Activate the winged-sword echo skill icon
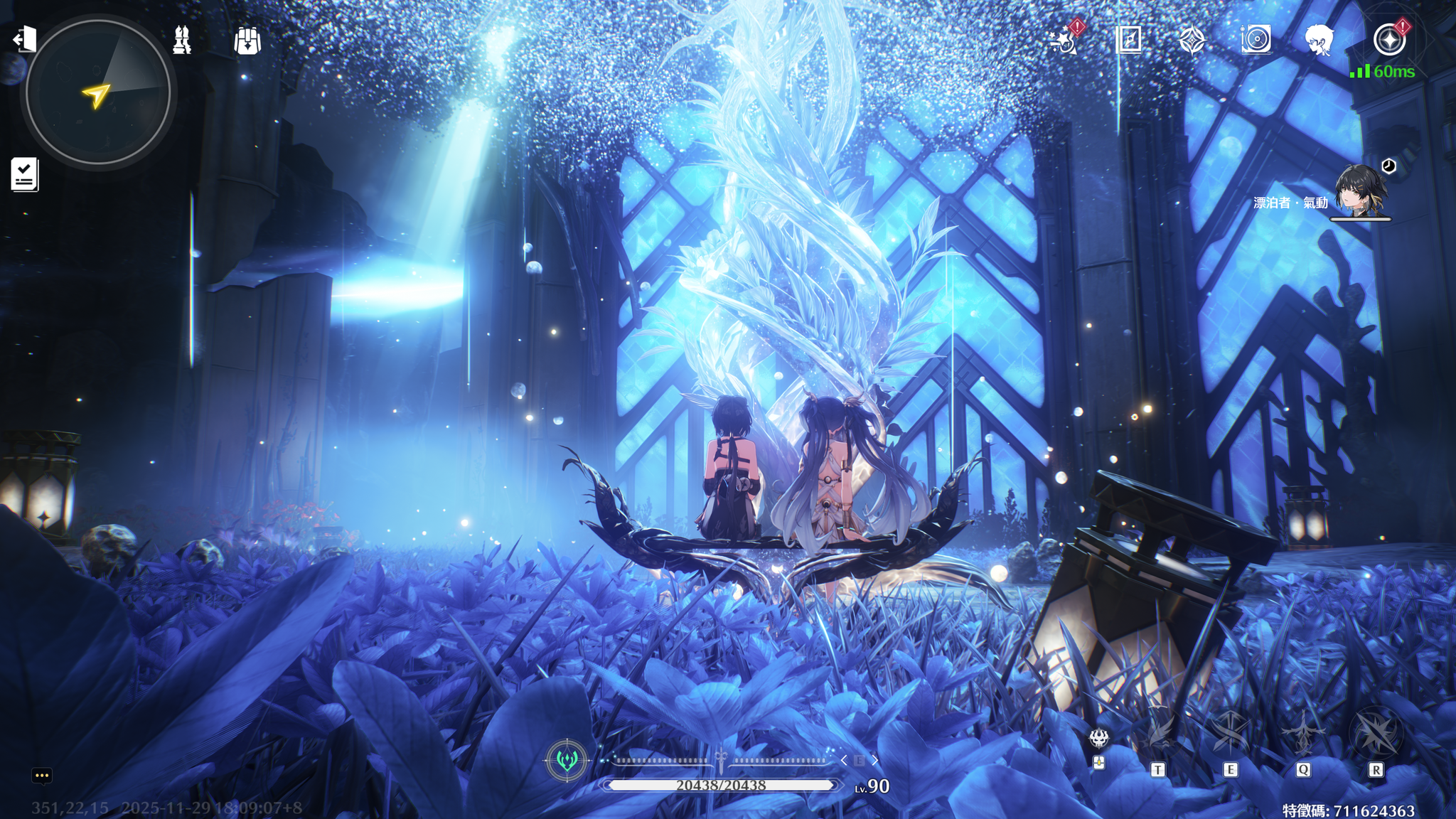The width and height of the screenshot is (1456, 819). tap(1303, 734)
